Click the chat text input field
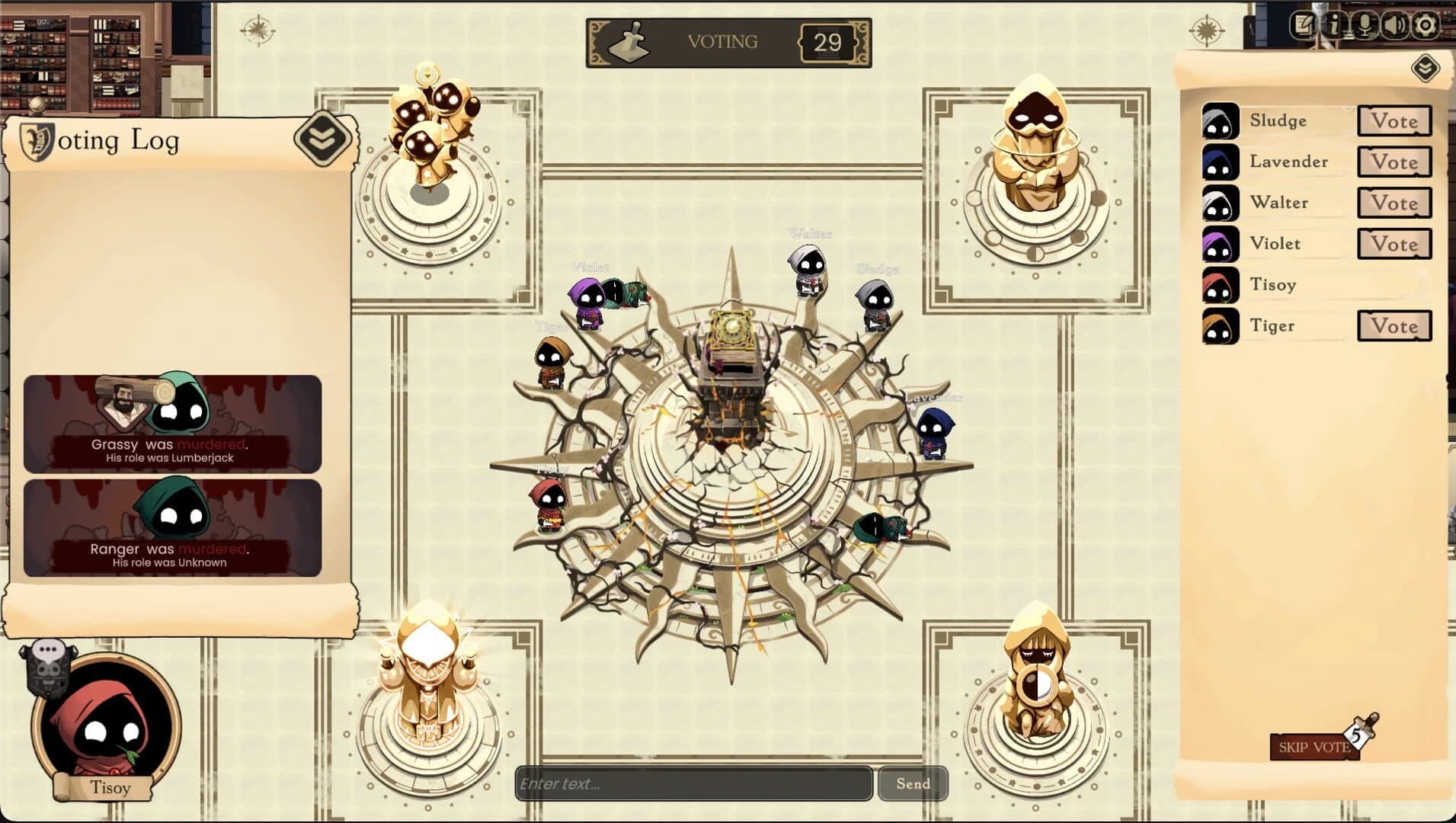The width and height of the screenshot is (1456, 823). pyautogui.click(x=693, y=783)
